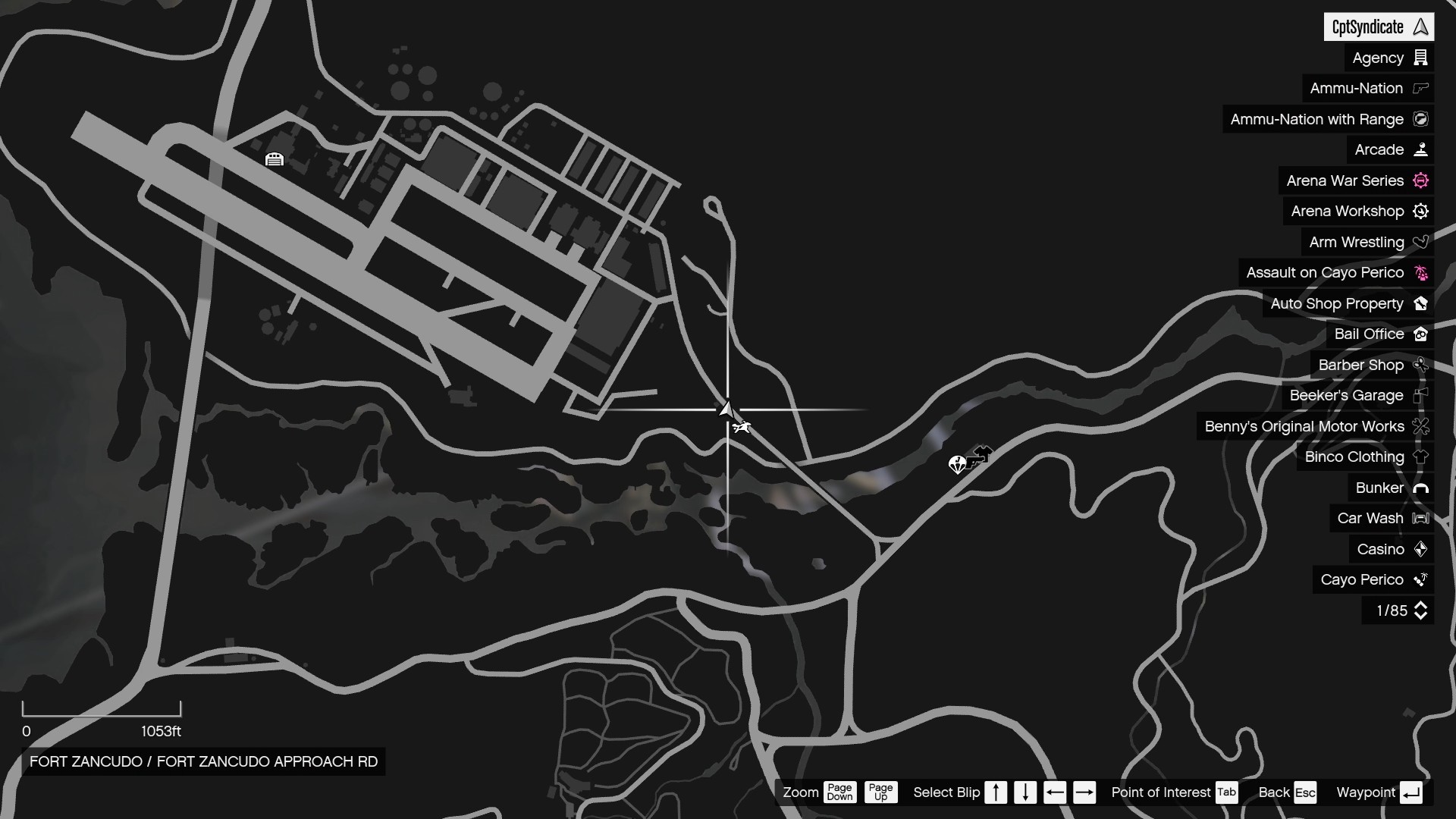Screen dimensions: 1456x819
Task: Click the Select Blip down arrow
Action: pos(1025,792)
